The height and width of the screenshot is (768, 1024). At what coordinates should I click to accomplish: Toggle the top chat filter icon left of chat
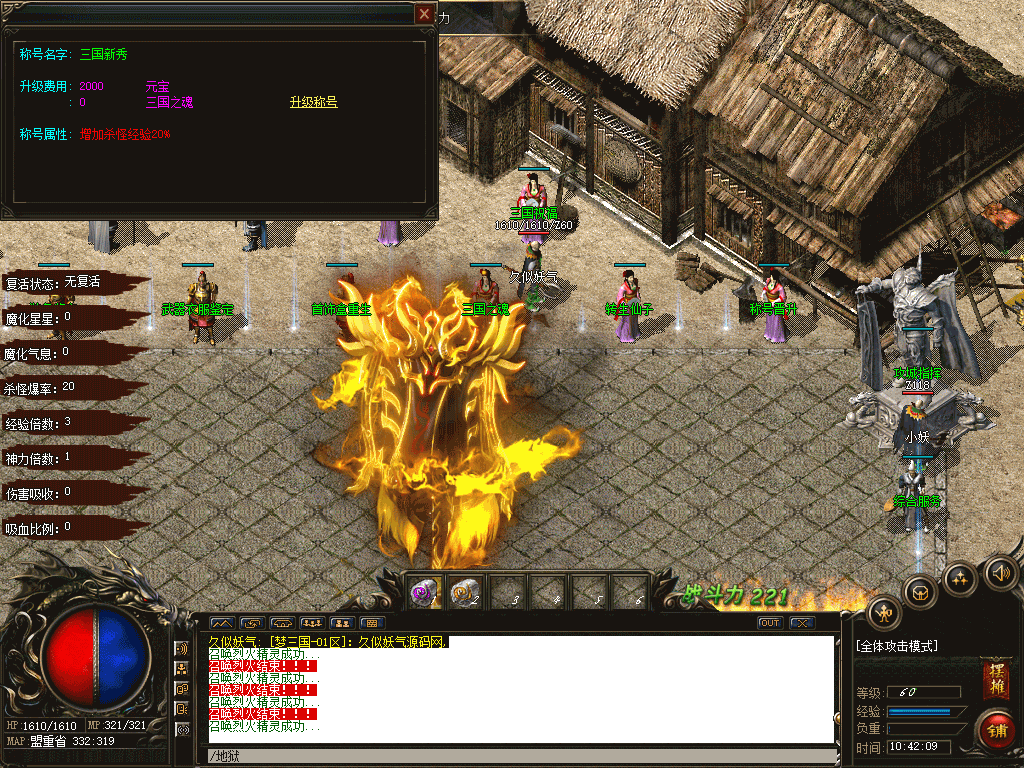(x=183, y=649)
